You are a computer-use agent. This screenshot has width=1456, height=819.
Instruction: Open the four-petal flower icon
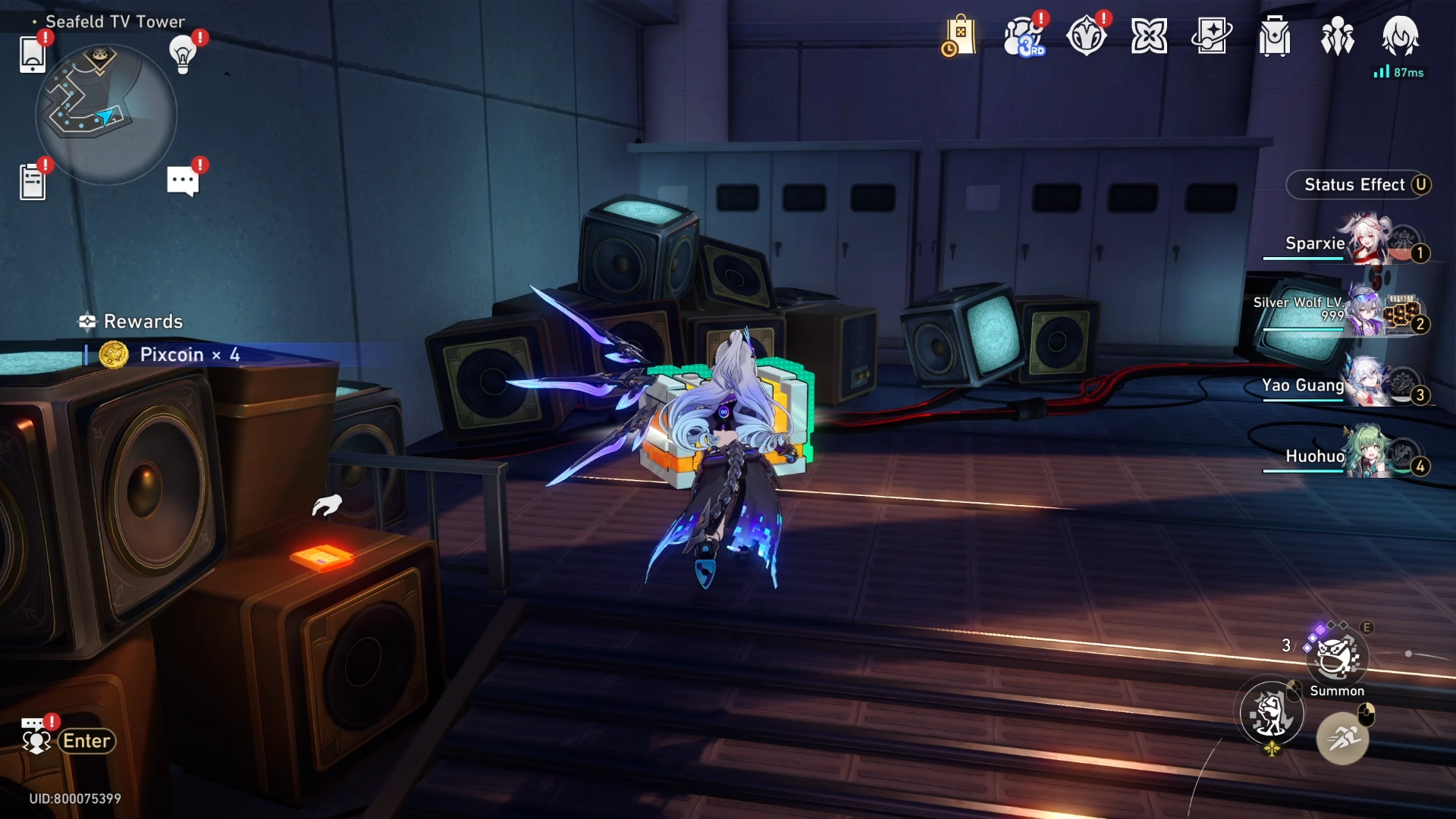coord(1149,36)
